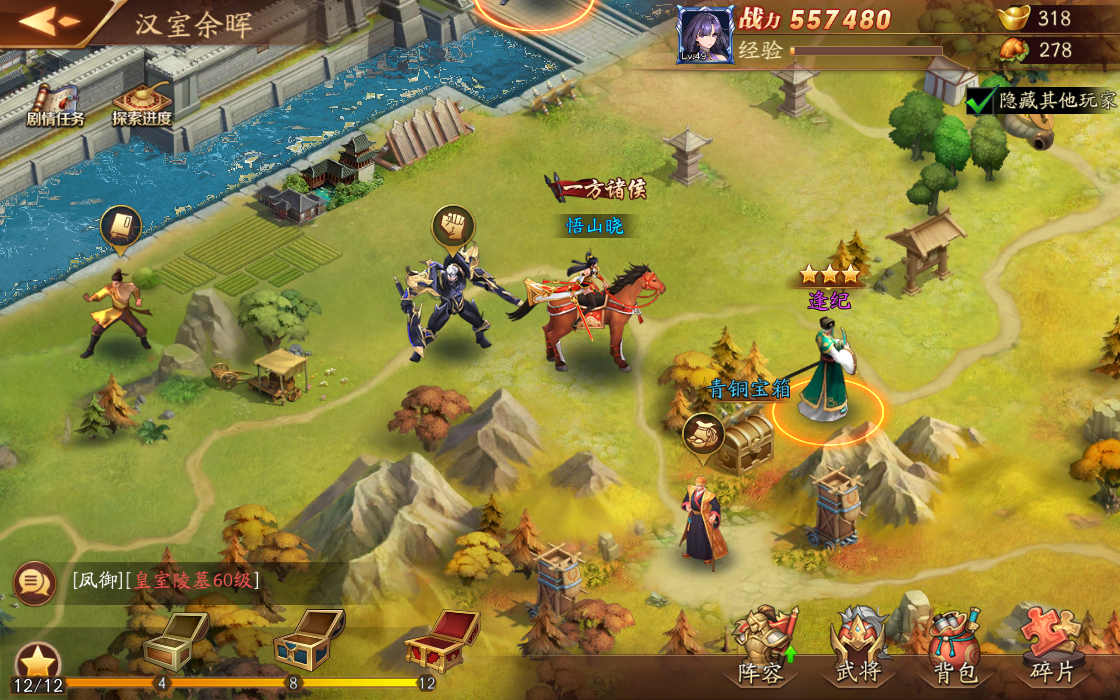The image size is (1120, 700).
Task: Claim the 12-star red reward chest
Action: 440,639
